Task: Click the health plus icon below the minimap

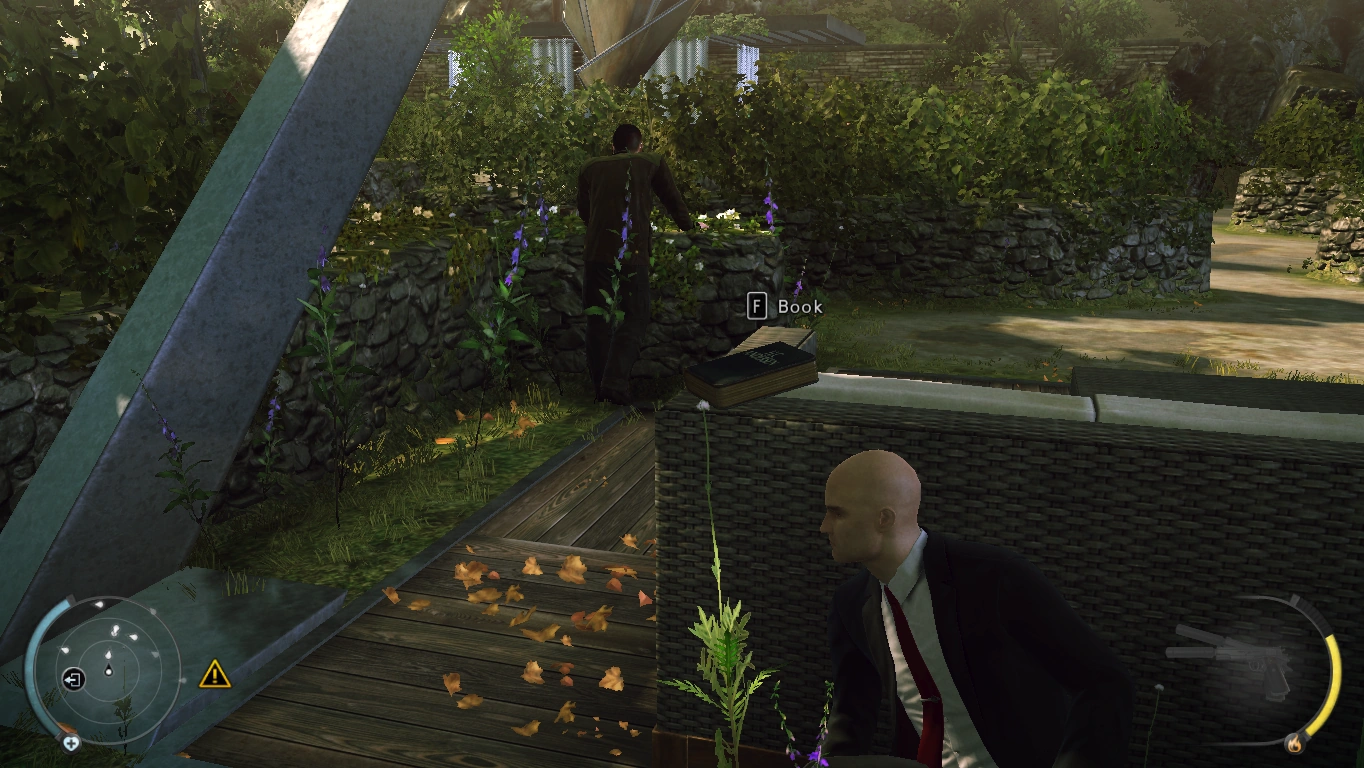Action: 71,741
